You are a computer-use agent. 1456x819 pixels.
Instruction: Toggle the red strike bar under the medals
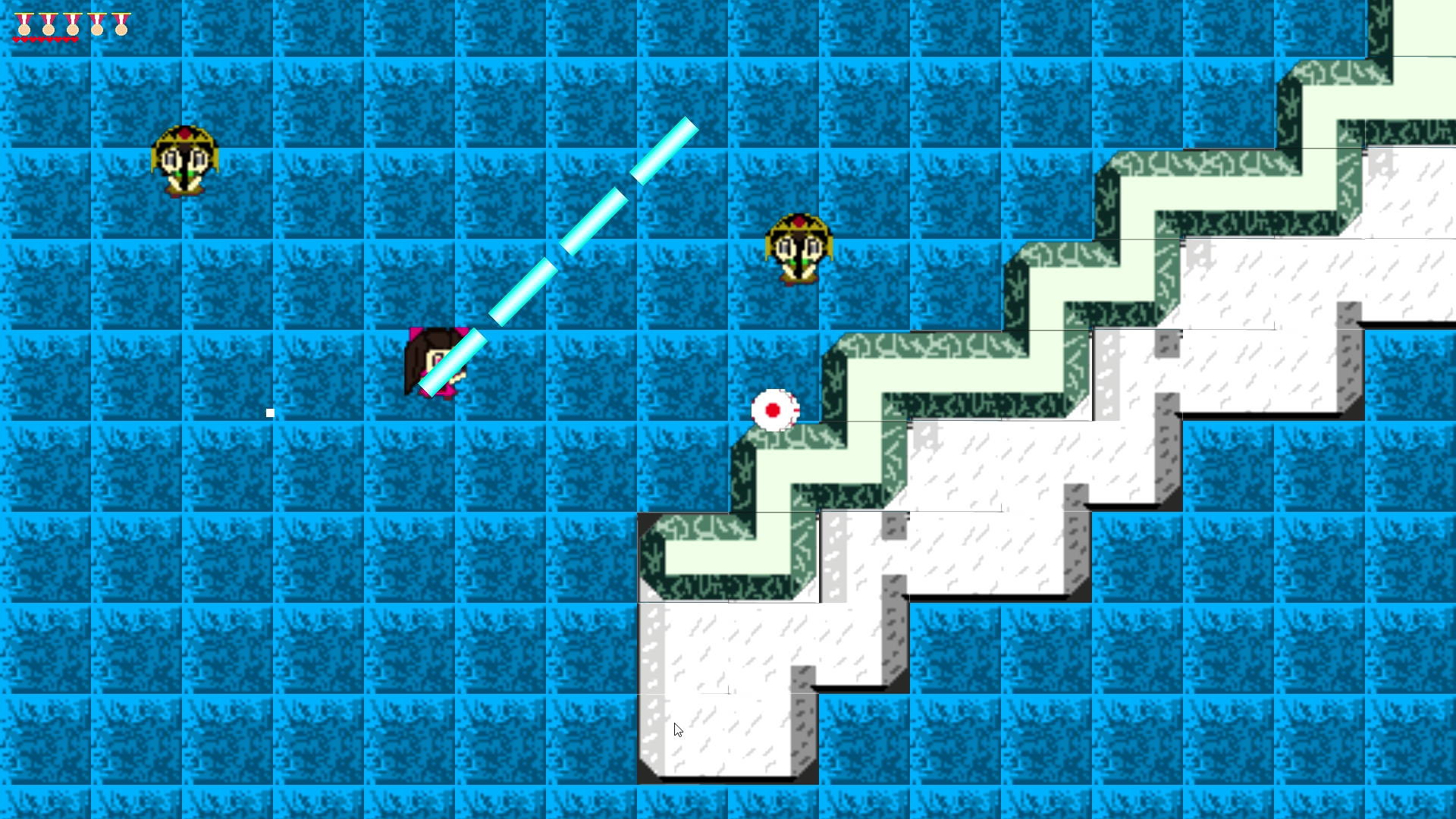45,39
